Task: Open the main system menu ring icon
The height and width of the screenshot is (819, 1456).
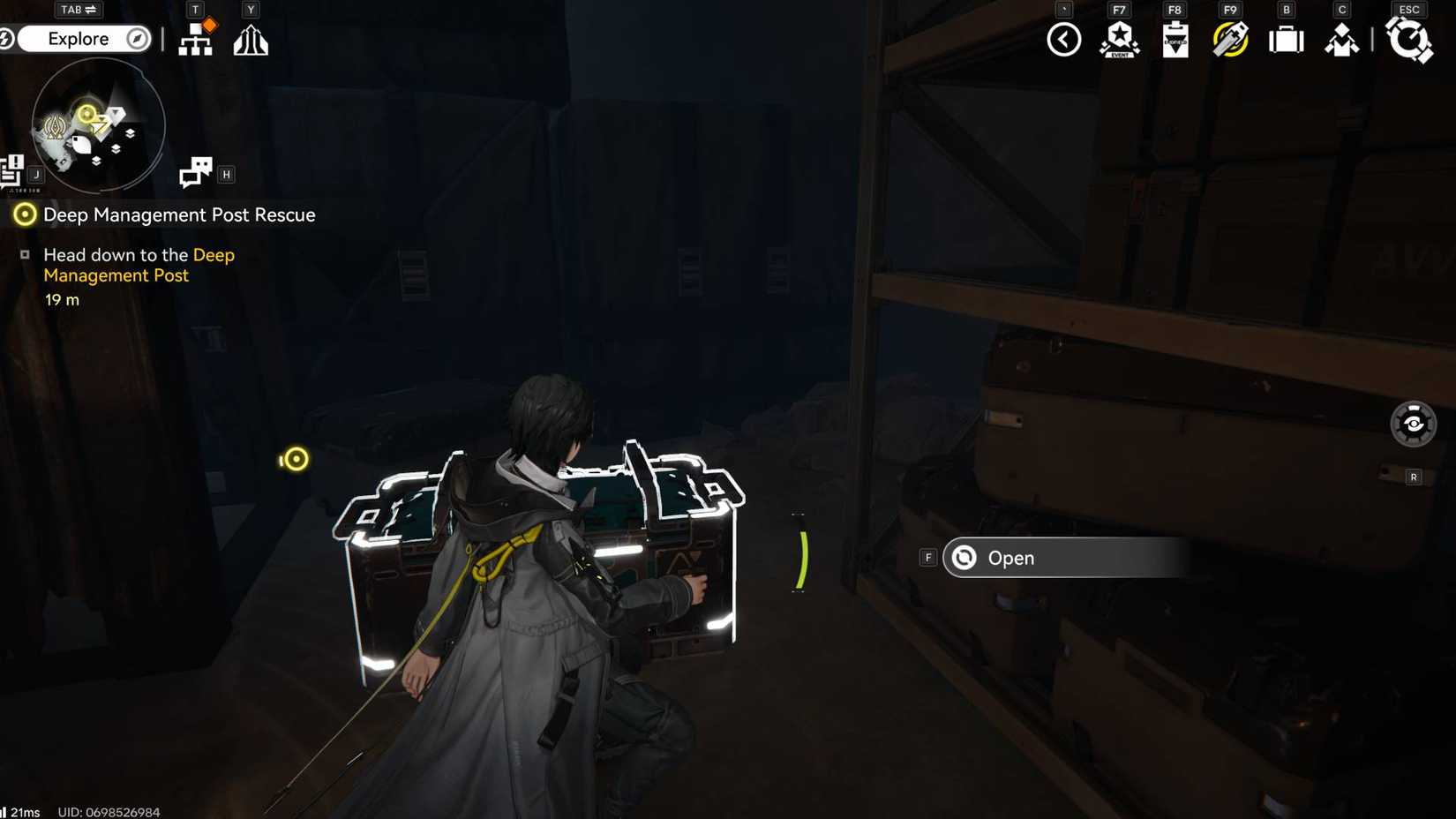Action: click(x=1408, y=40)
